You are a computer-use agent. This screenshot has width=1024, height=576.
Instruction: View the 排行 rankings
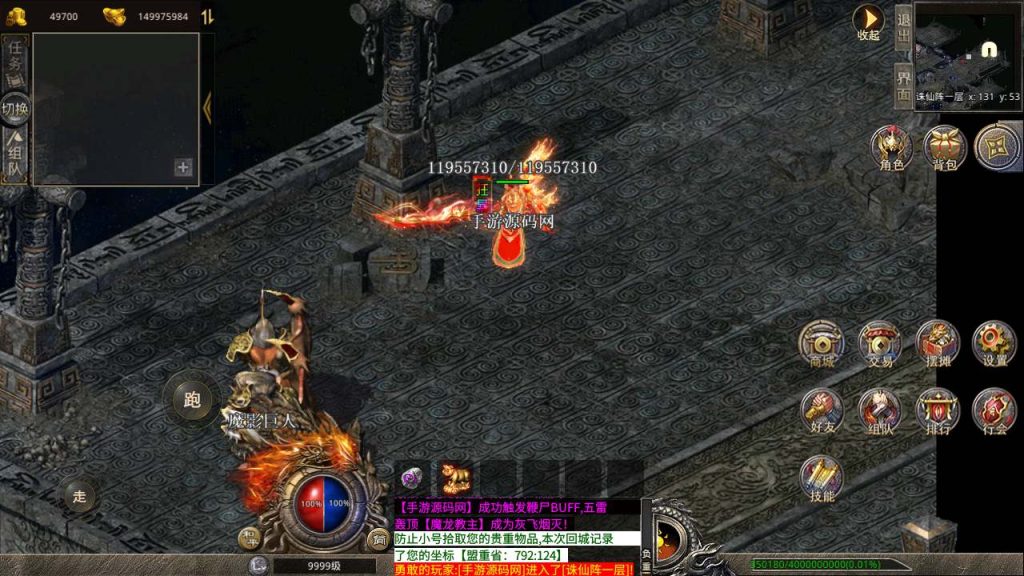(937, 410)
